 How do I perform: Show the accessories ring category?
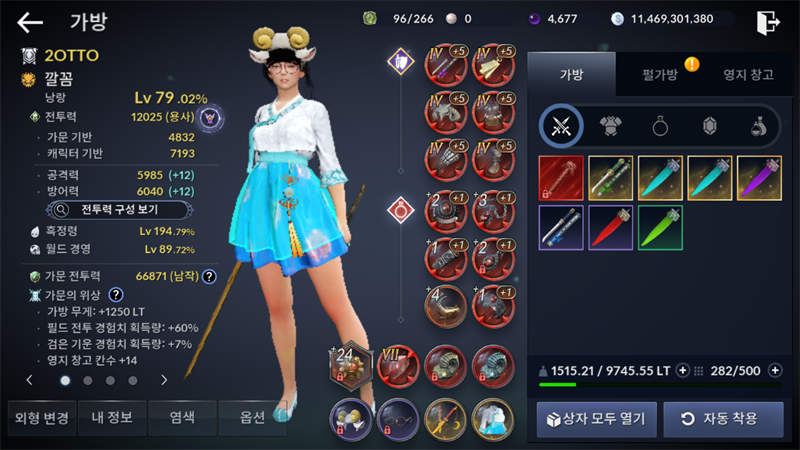661,126
